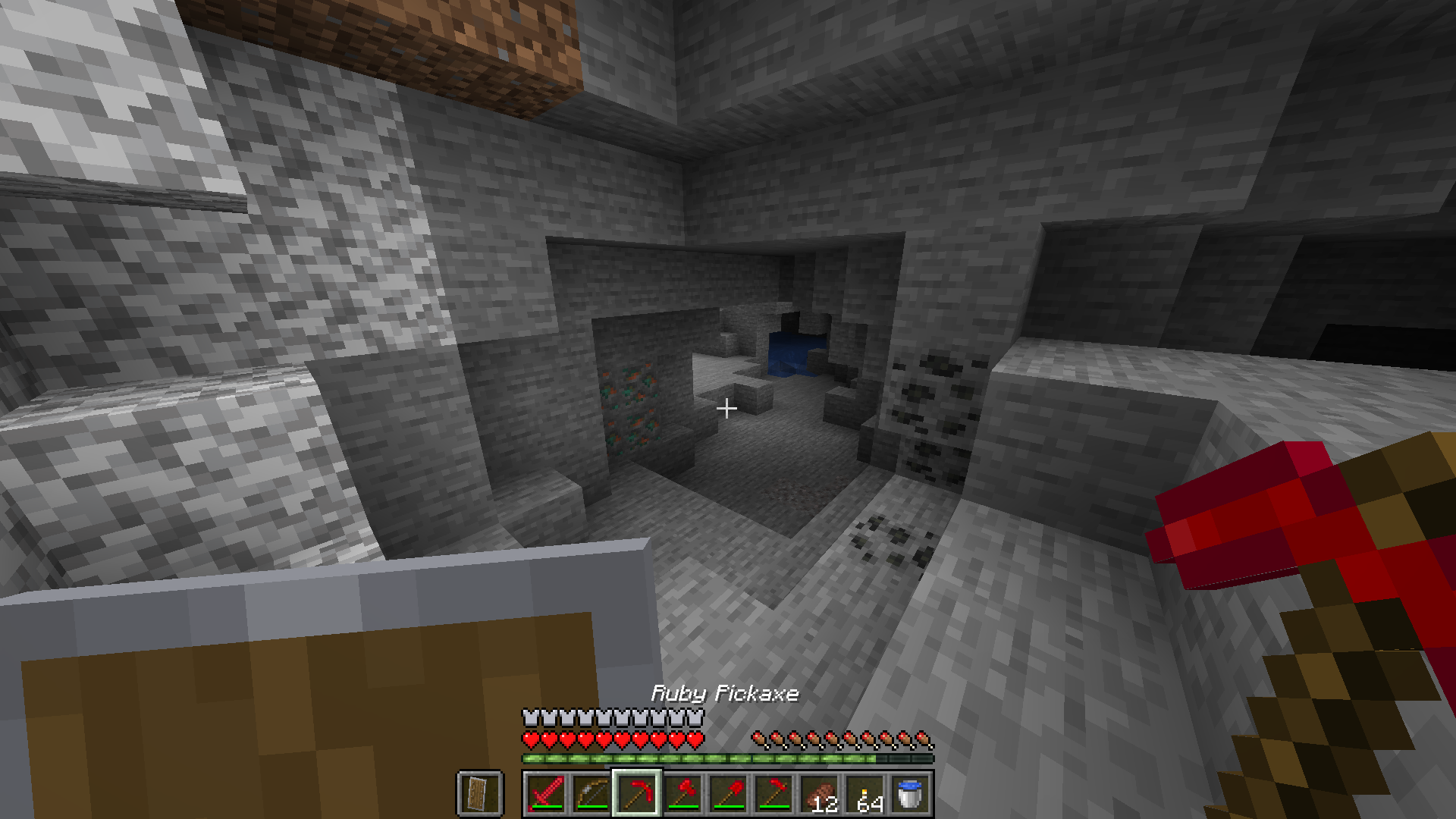Click the crosshair at screen center

coord(727,409)
